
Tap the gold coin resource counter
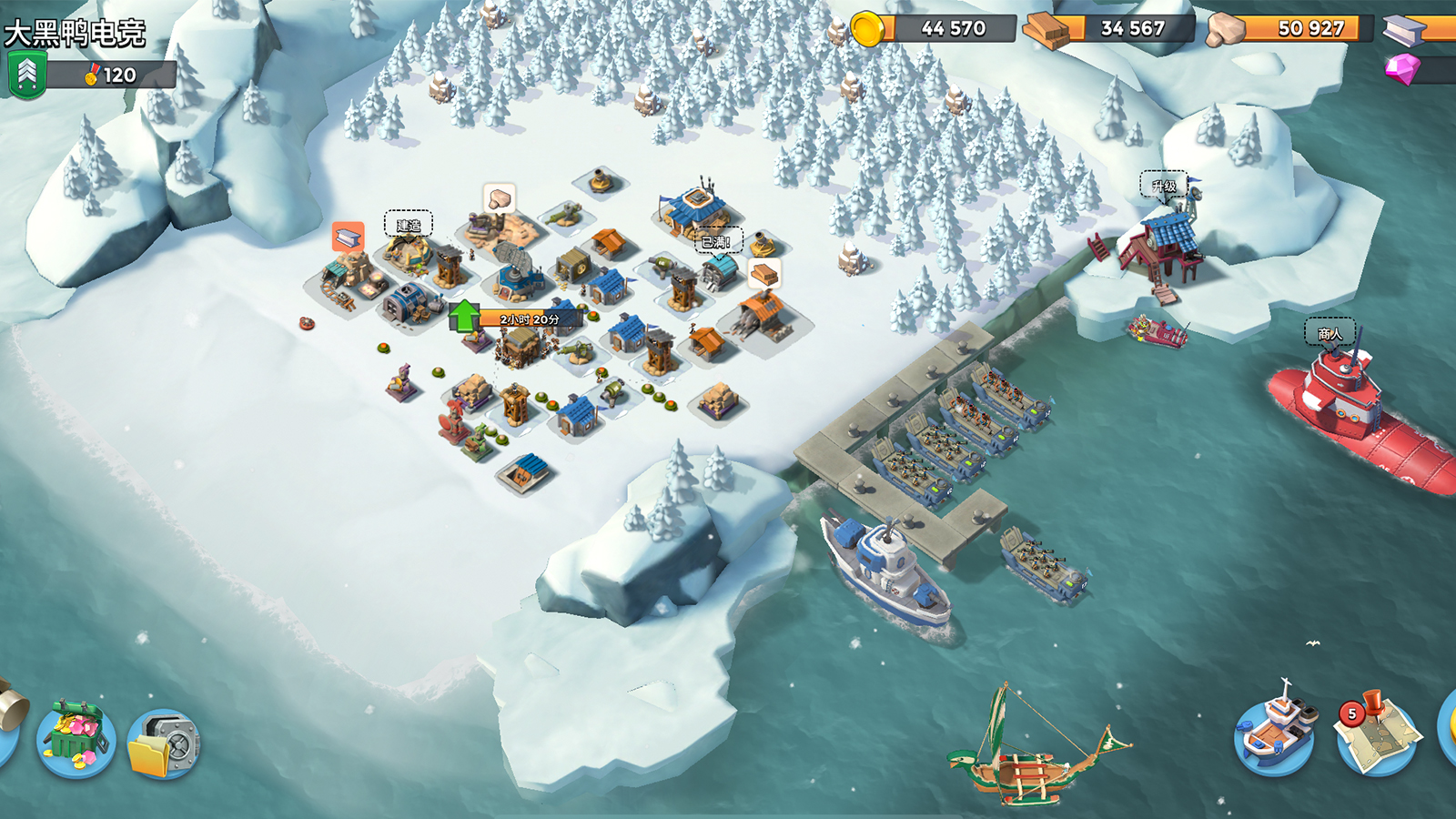pyautogui.click(x=937, y=28)
